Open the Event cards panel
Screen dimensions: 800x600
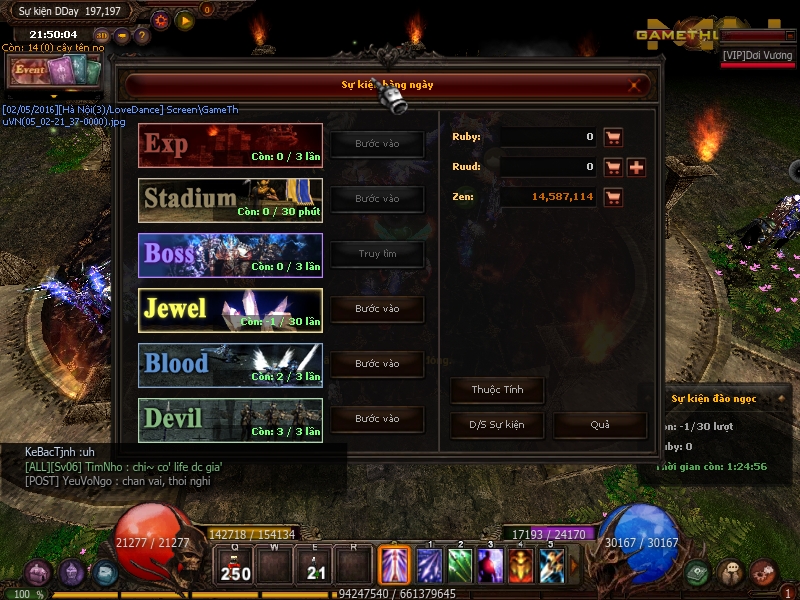(56, 71)
